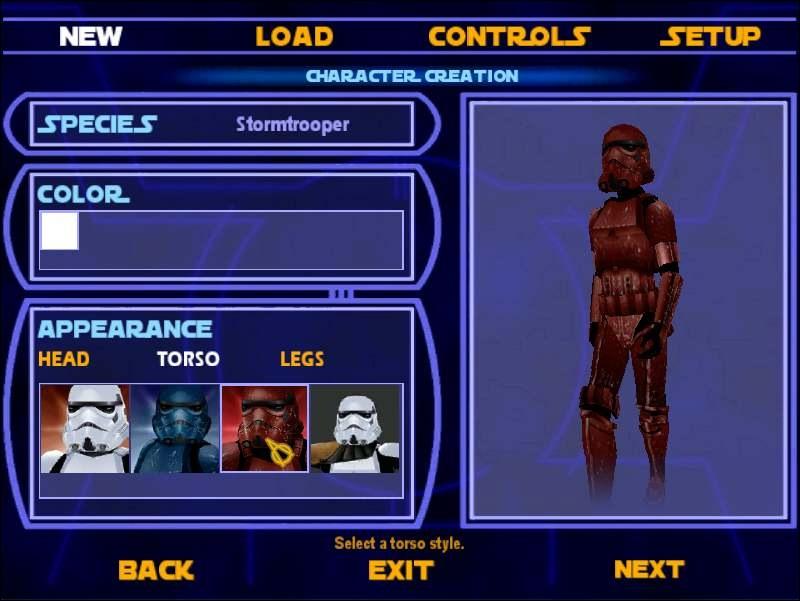800x601 pixels.
Task: Go BACK to the previous screen
Action: [155, 570]
